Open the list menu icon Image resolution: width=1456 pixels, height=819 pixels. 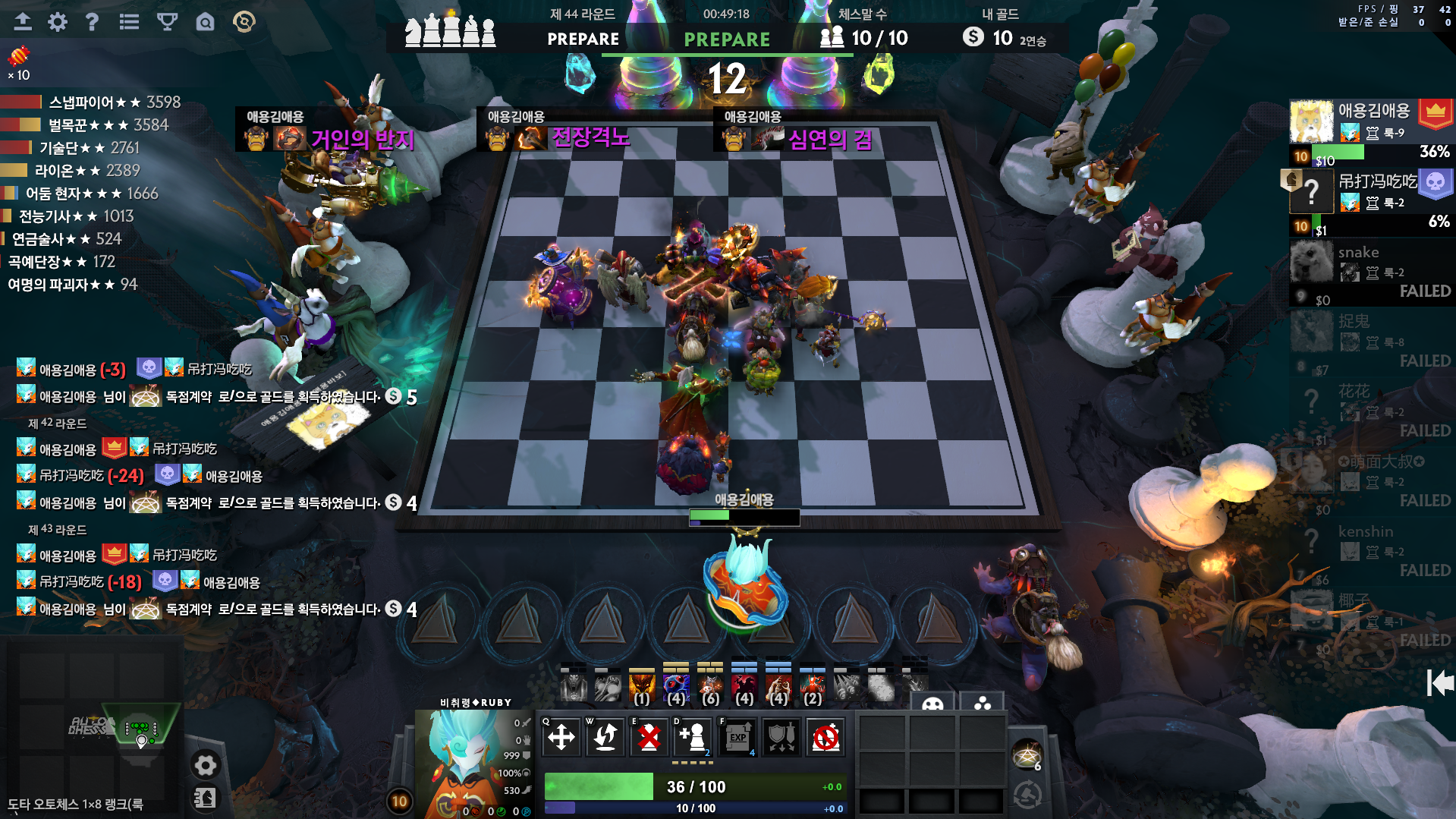coord(129,22)
